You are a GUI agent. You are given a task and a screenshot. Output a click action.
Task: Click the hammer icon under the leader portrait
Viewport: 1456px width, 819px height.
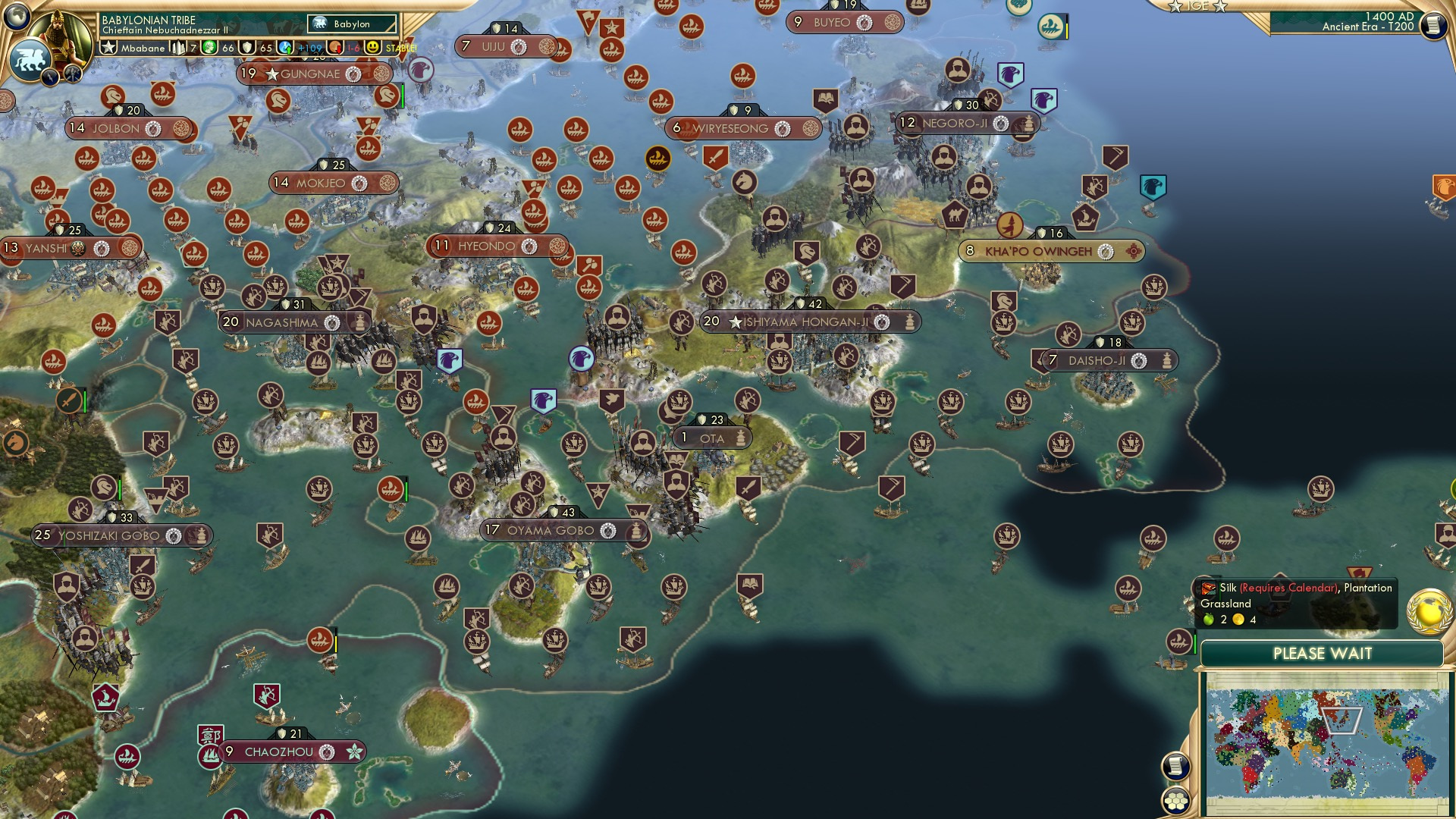coord(72,74)
